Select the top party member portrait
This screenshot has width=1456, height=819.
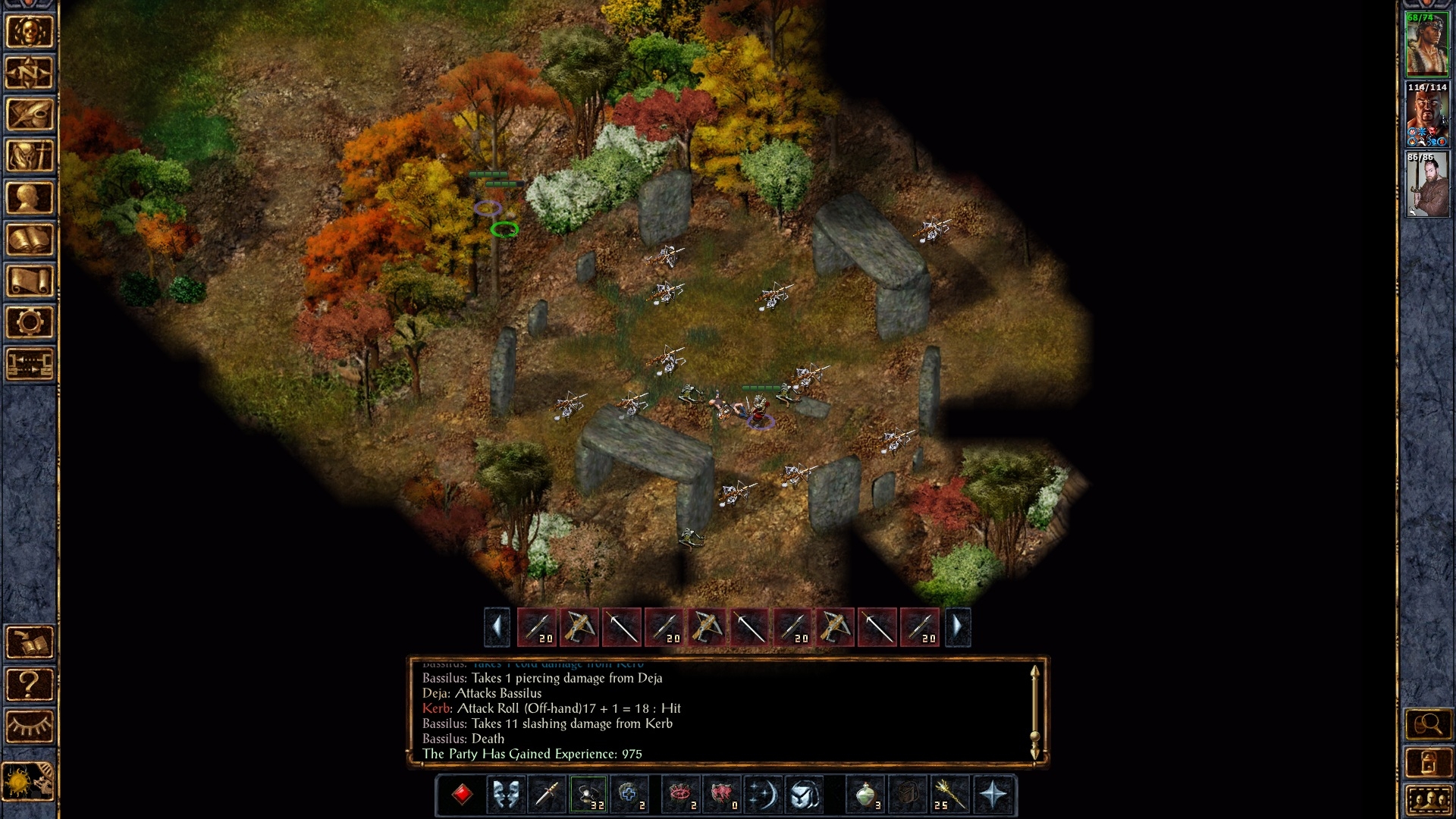pyautogui.click(x=1426, y=44)
